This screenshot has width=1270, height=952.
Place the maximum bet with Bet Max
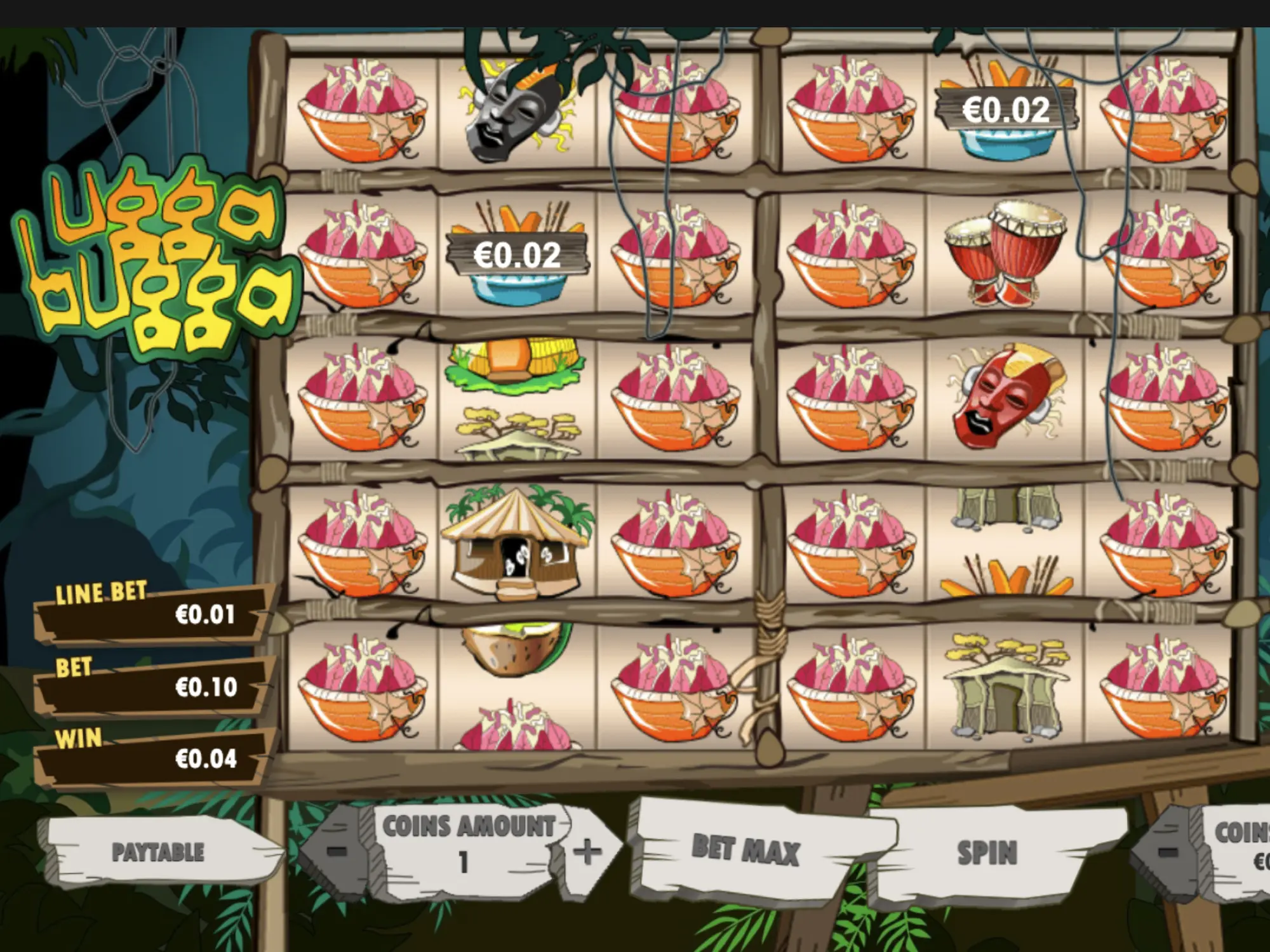(745, 849)
